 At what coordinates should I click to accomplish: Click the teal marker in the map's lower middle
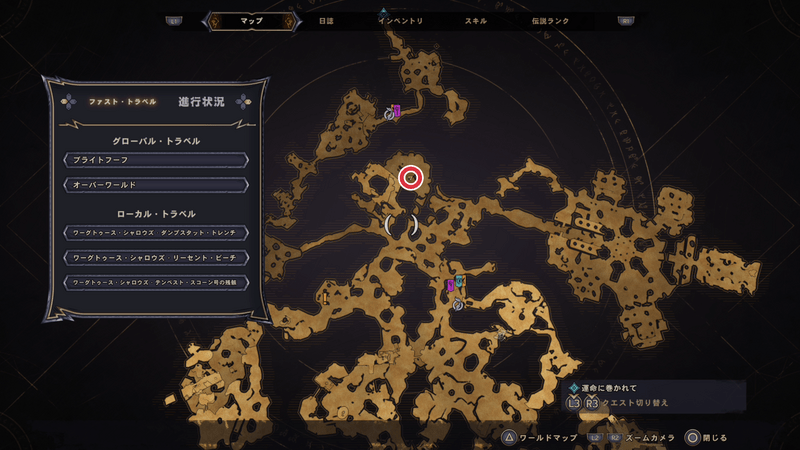click(x=459, y=283)
